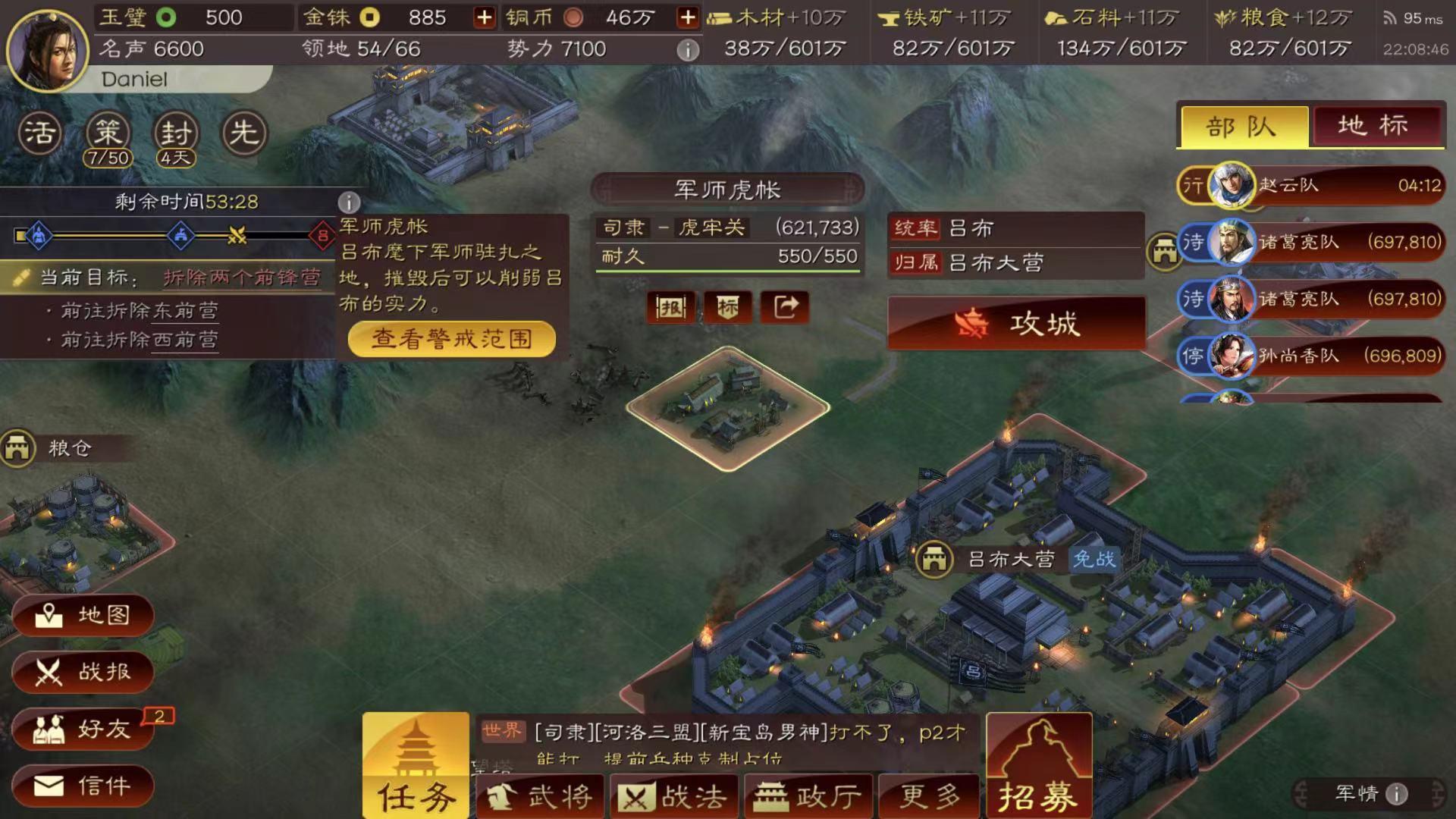Open the 战报 crossed-swords war reports
Screen dimensions: 1456x819
click(83, 673)
